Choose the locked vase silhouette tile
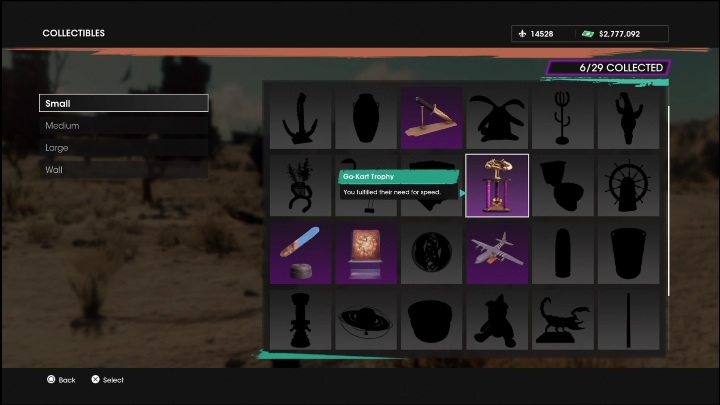This screenshot has height=405, width=720. click(x=365, y=118)
